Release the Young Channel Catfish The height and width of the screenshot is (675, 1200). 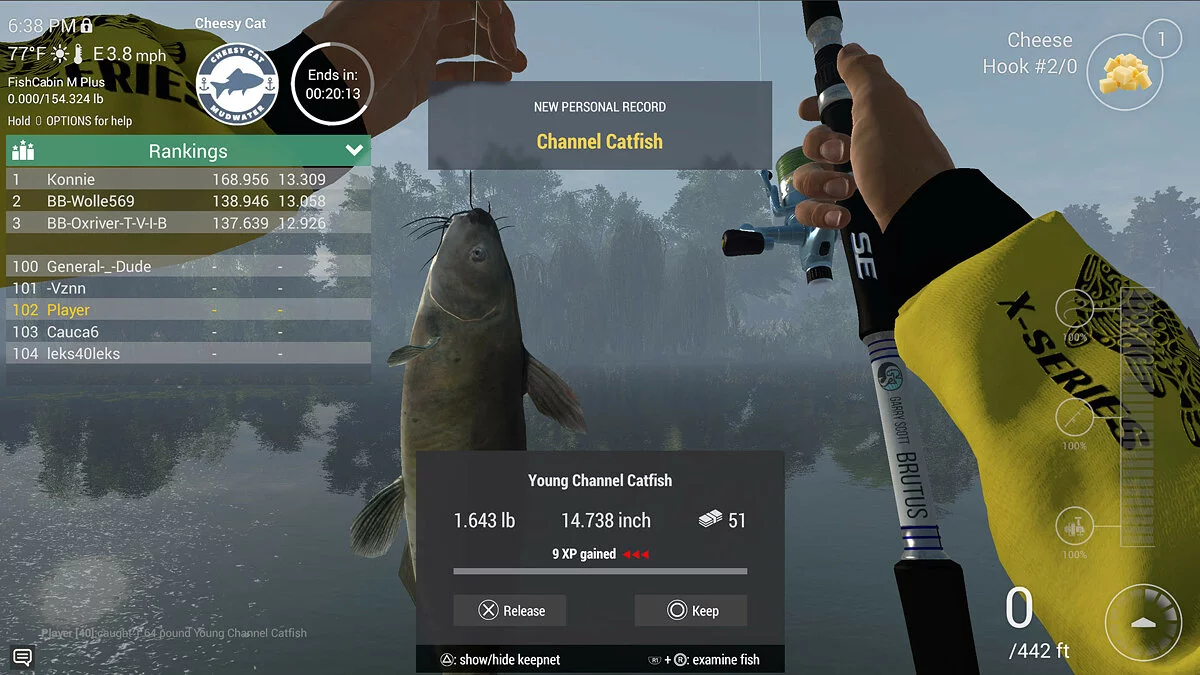tap(509, 610)
